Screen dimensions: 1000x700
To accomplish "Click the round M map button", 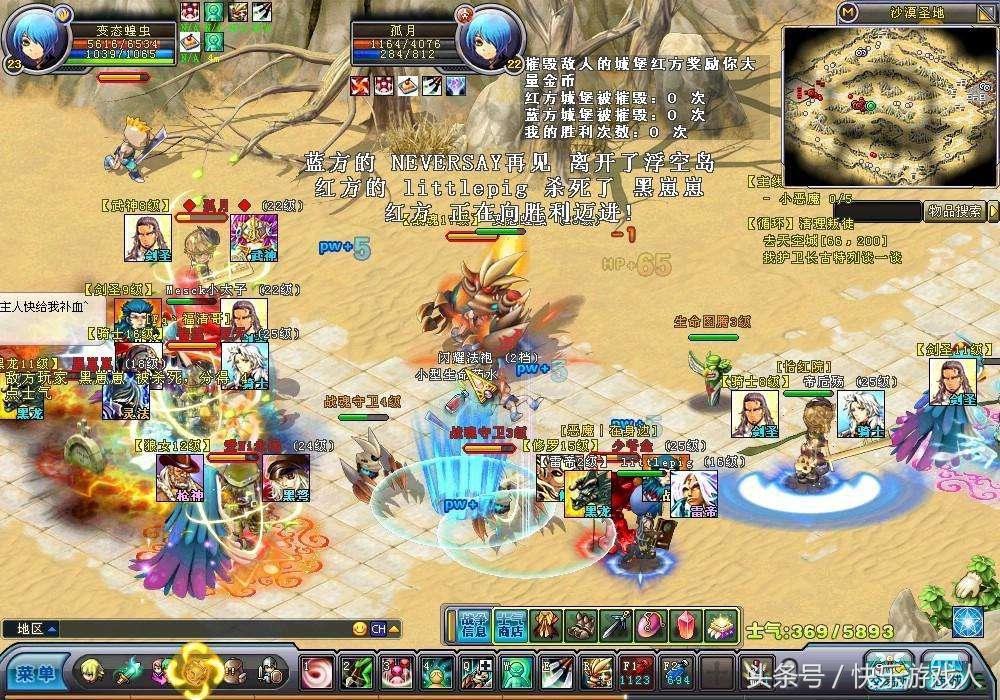I will [847, 13].
